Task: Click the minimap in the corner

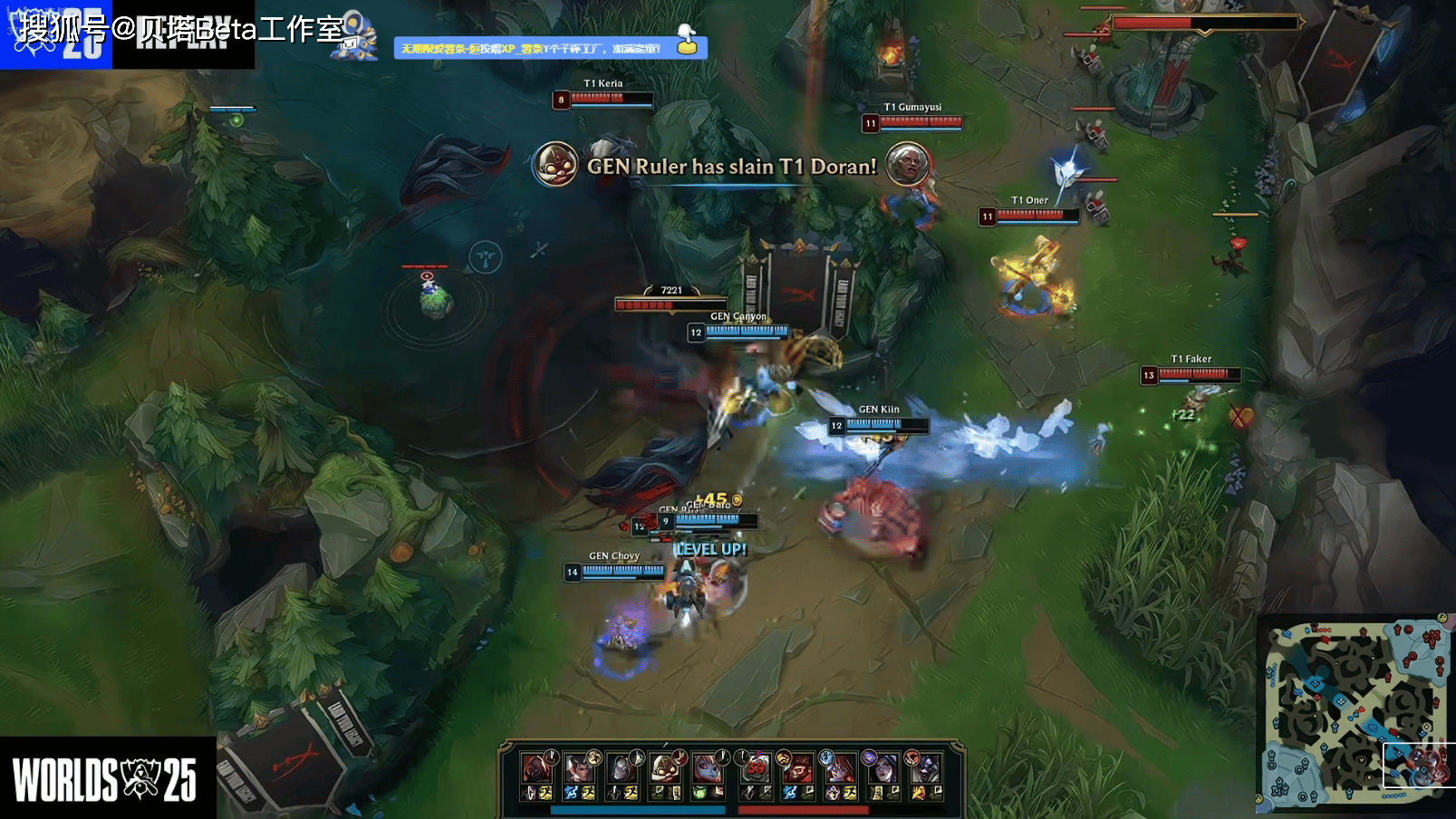Action: 1354,714
